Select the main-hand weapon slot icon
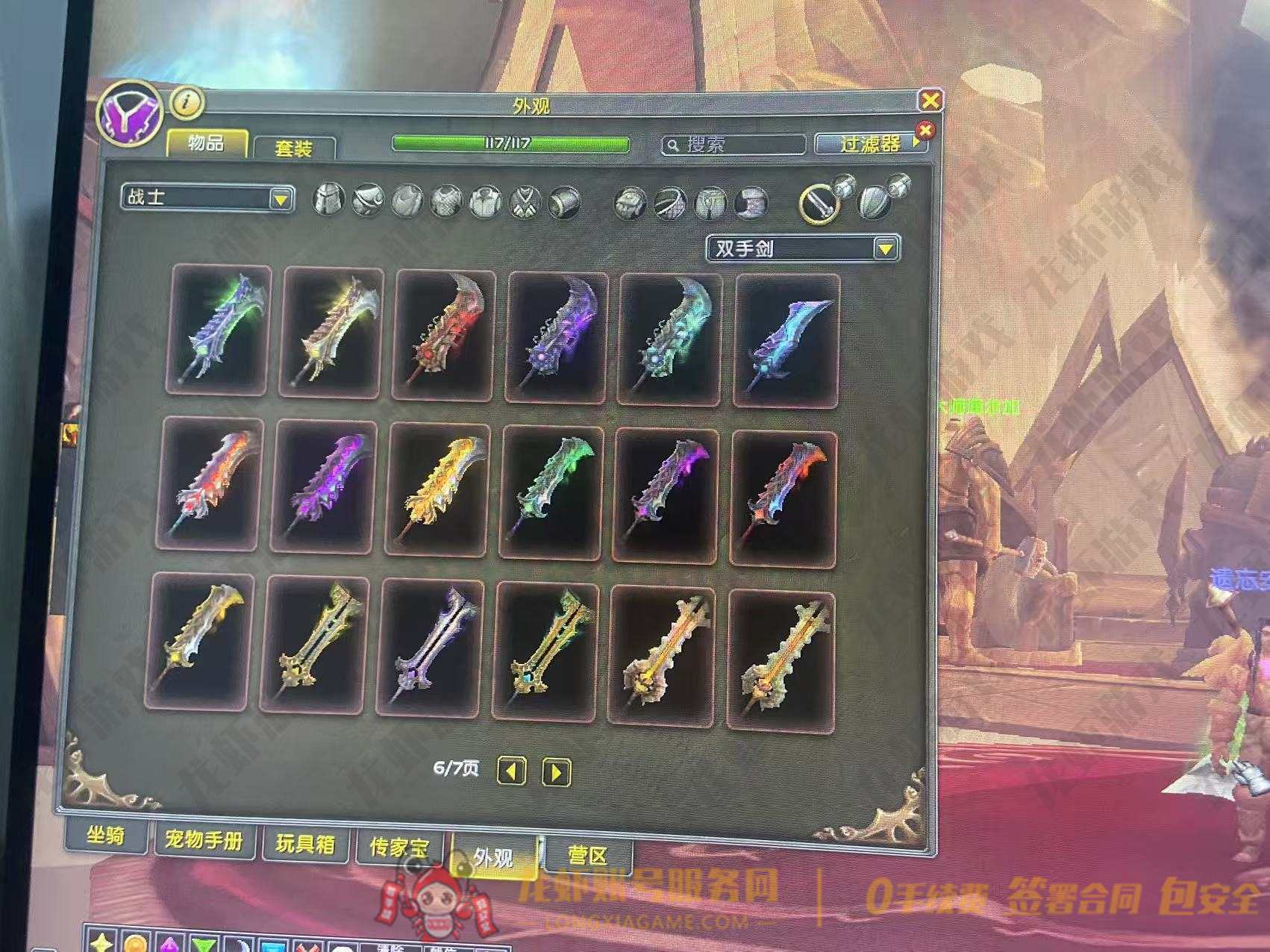Screen dimensions: 1270x952 tap(818, 203)
